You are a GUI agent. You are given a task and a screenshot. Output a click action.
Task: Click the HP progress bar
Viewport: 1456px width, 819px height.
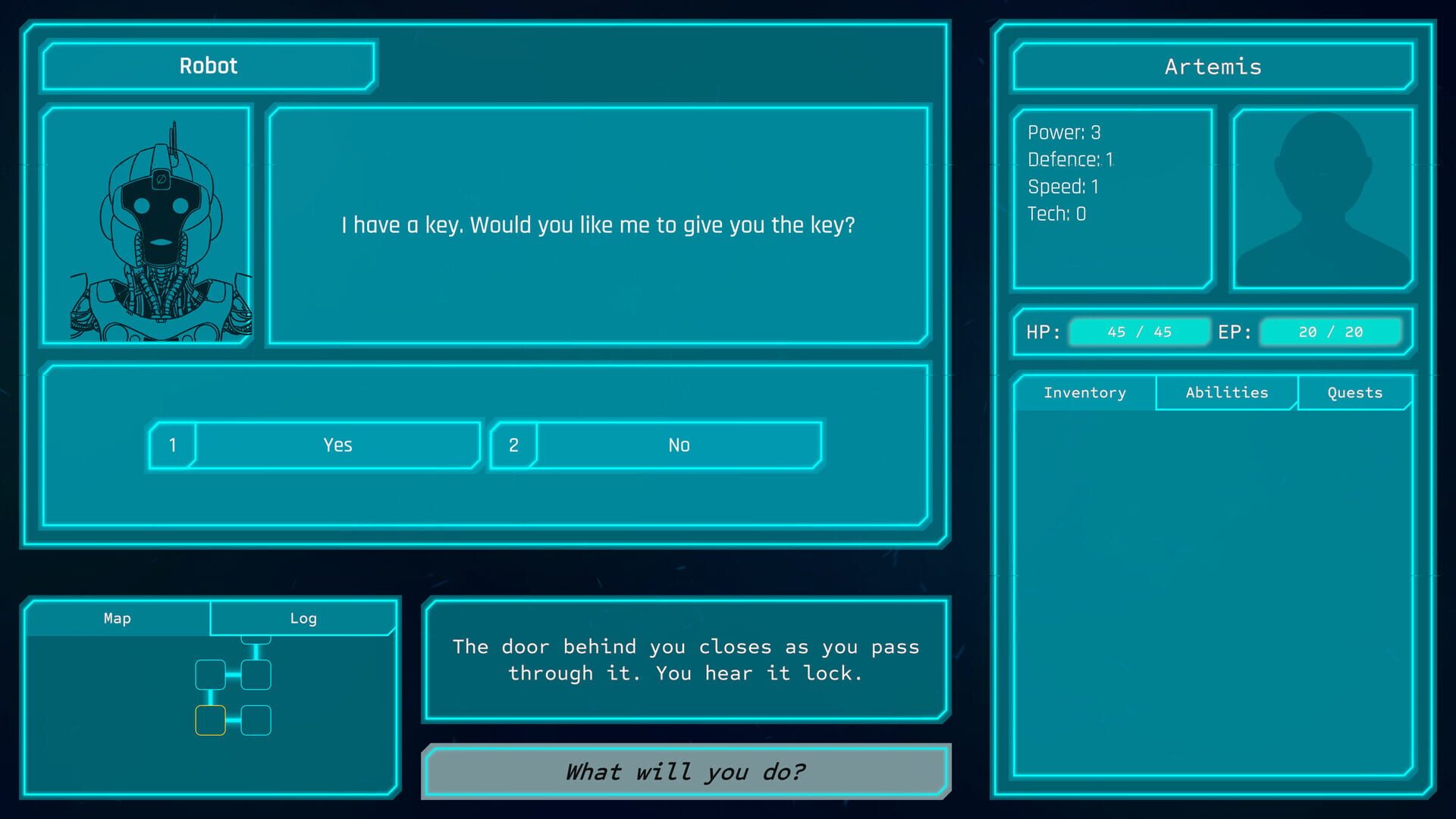click(x=1140, y=331)
